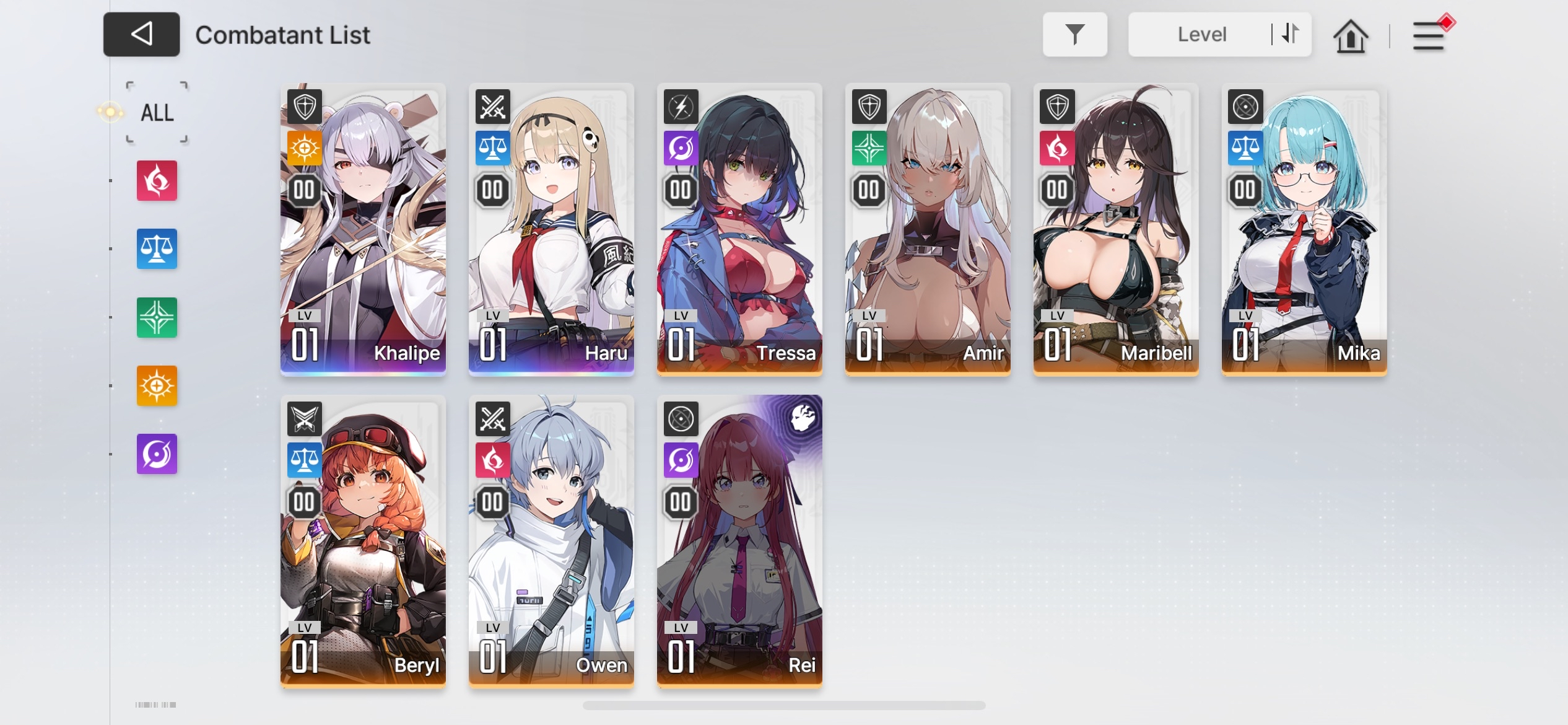Screen dimensions: 1568x725
Task: Select the Rei combatant card
Action: (x=739, y=542)
